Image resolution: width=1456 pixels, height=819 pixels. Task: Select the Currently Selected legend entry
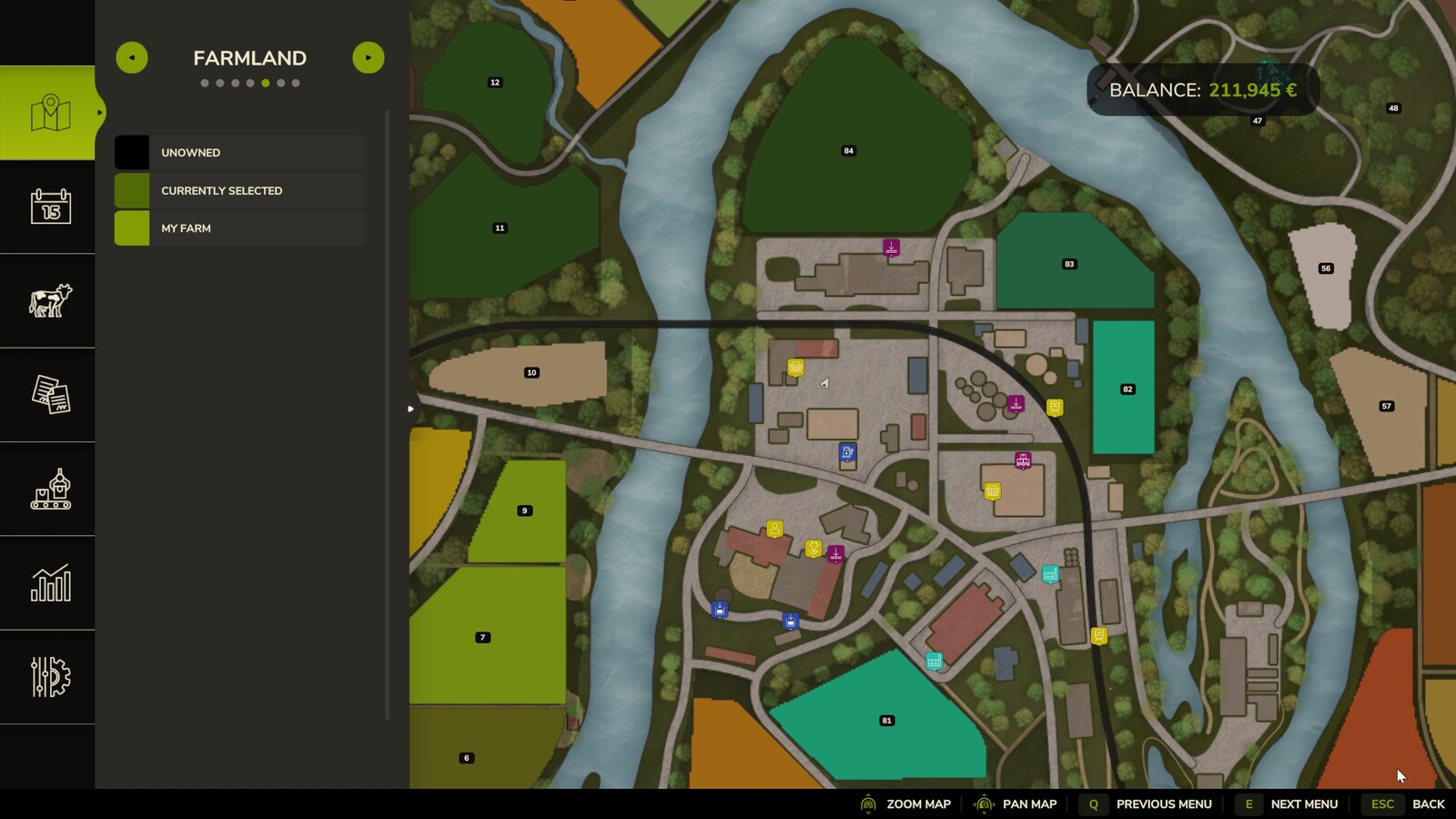tap(238, 190)
